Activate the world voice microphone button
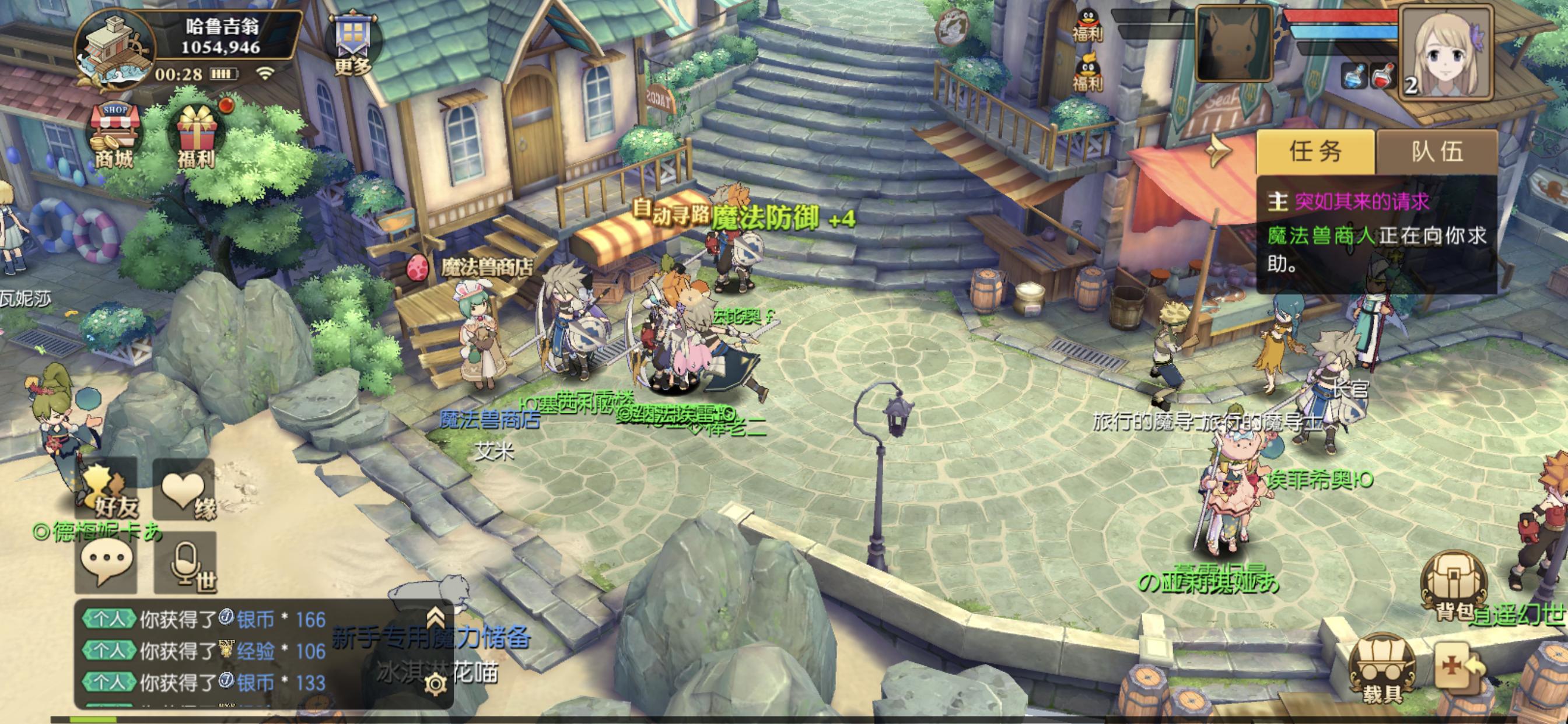This screenshot has width=1568, height=724. (185, 563)
